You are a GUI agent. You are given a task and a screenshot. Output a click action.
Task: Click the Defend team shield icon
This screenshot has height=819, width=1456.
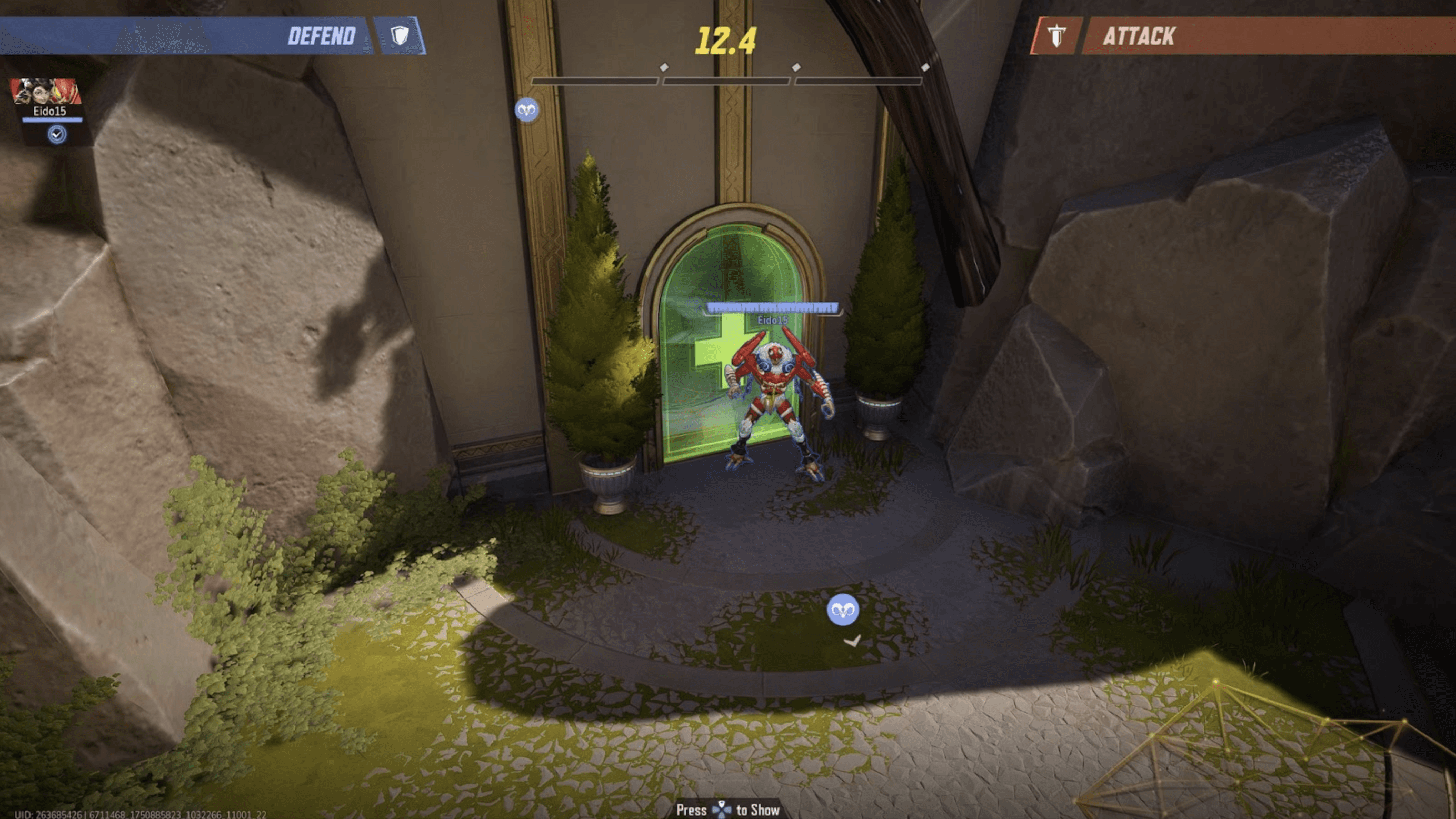[400, 36]
